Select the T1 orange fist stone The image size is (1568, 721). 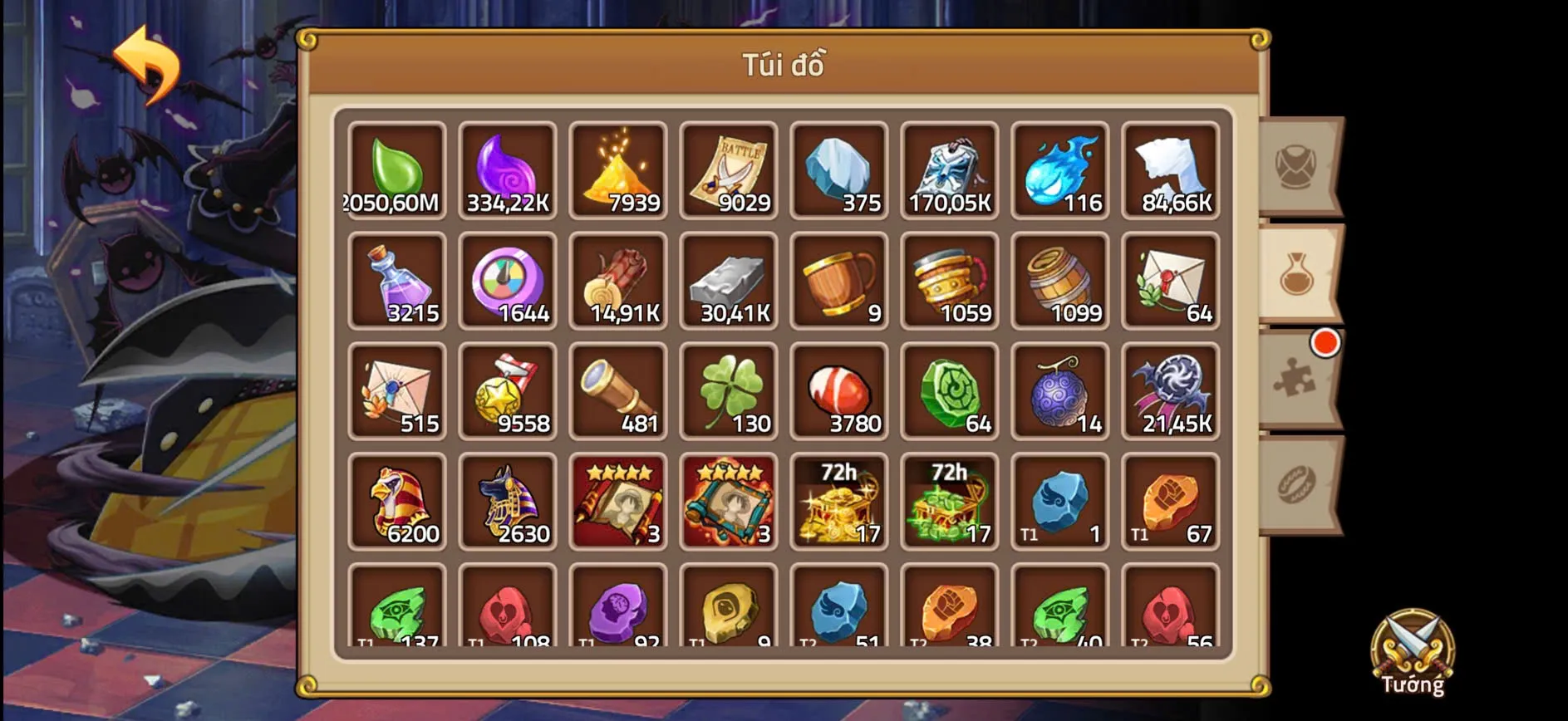point(1172,500)
